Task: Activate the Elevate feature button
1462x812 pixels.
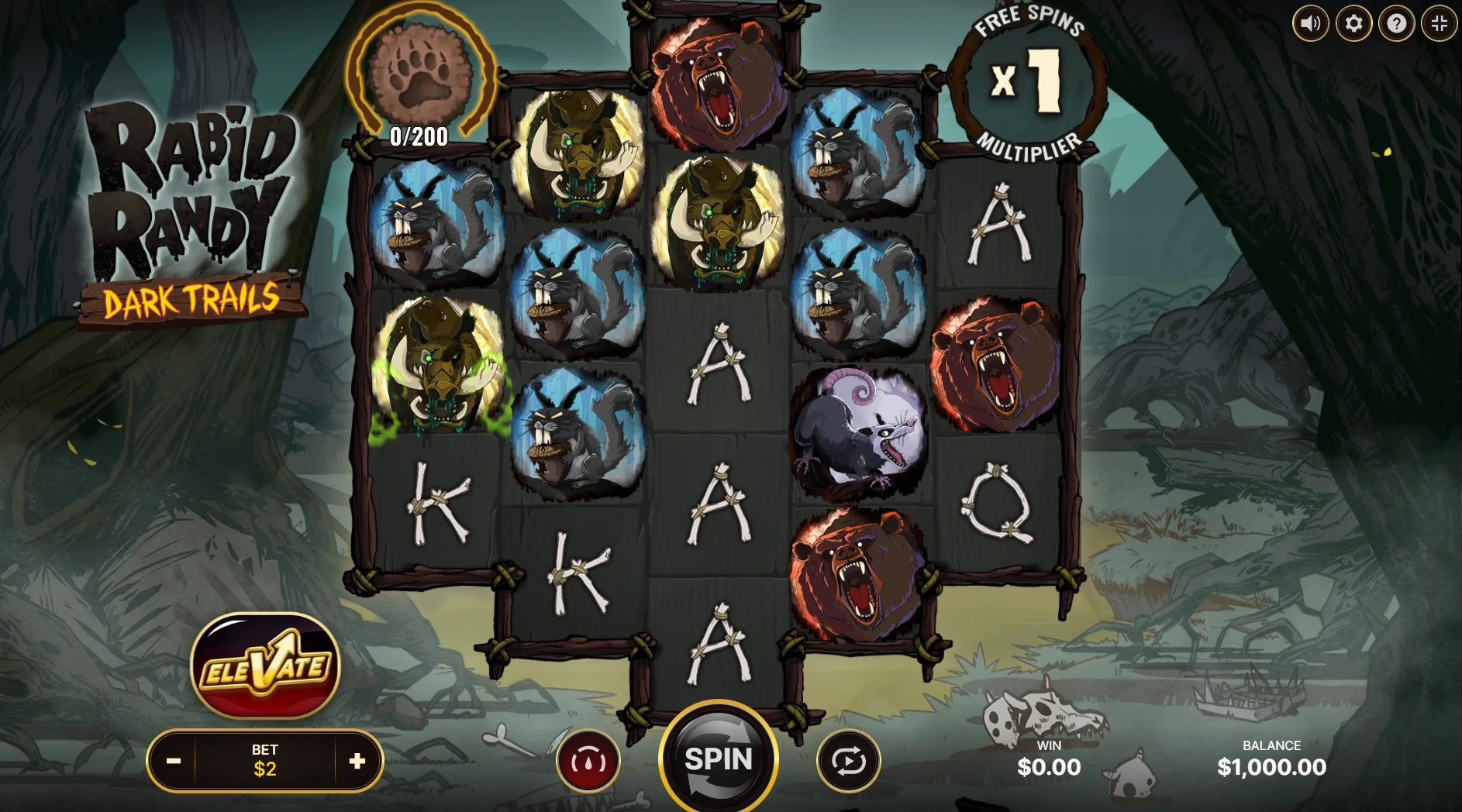Action: click(x=265, y=666)
